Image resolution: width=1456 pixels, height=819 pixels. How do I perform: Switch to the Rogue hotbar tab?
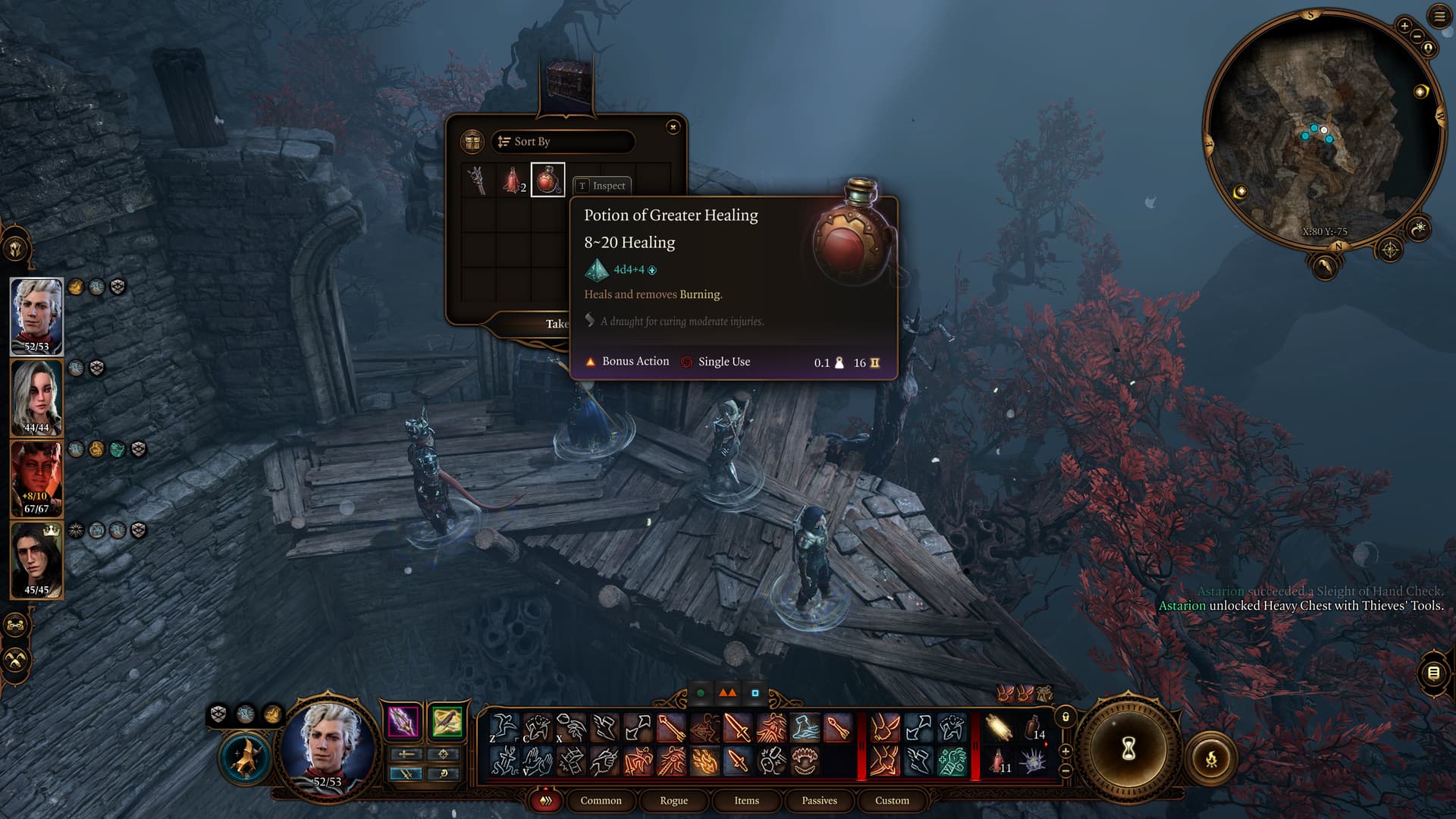(673, 801)
